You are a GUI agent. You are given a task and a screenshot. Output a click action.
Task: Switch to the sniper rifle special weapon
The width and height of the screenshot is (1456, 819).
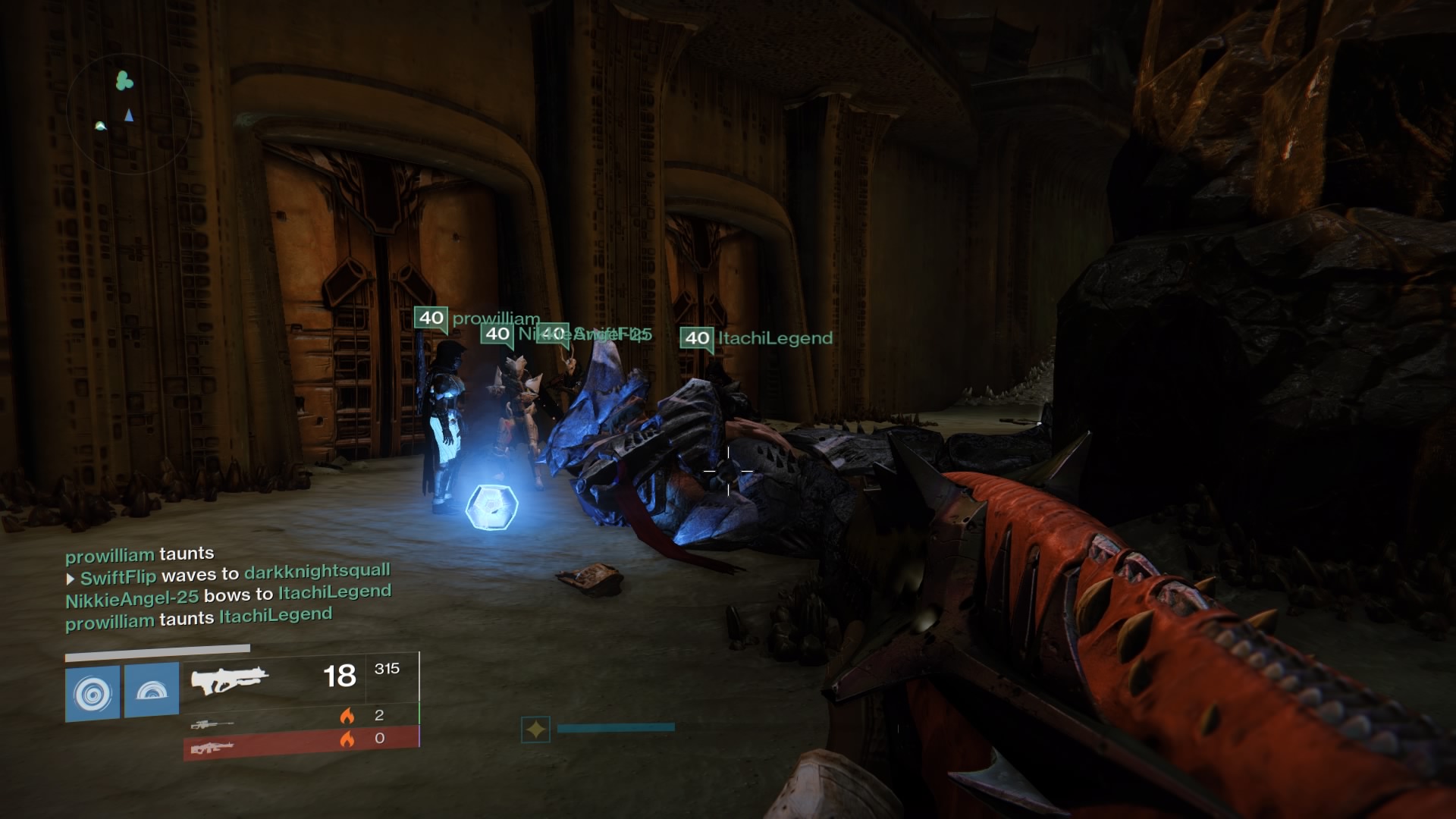point(212,724)
